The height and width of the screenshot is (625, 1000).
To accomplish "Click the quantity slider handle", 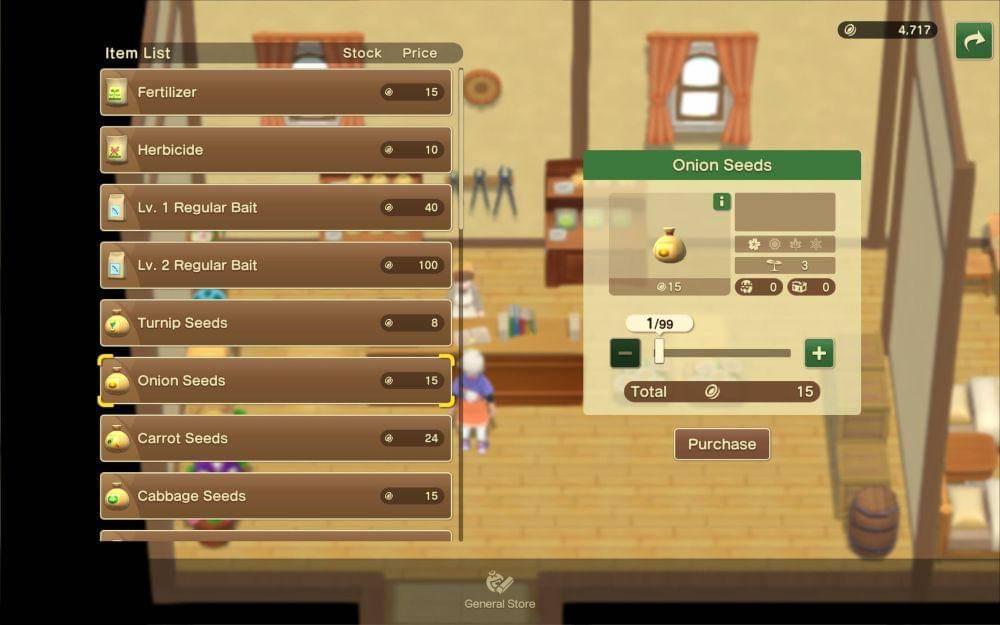I will [659, 351].
